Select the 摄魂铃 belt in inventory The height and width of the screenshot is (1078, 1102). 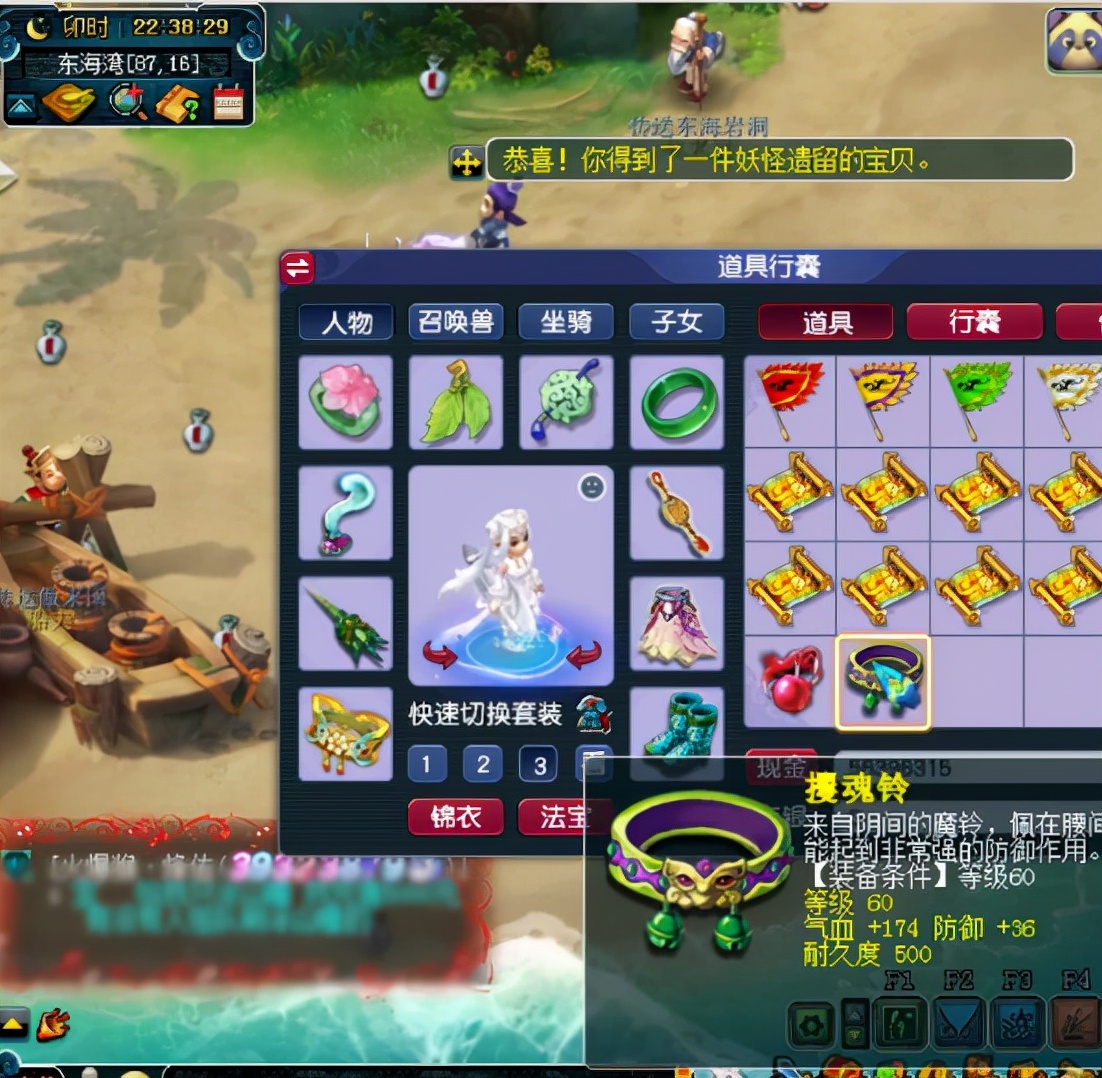[883, 682]
